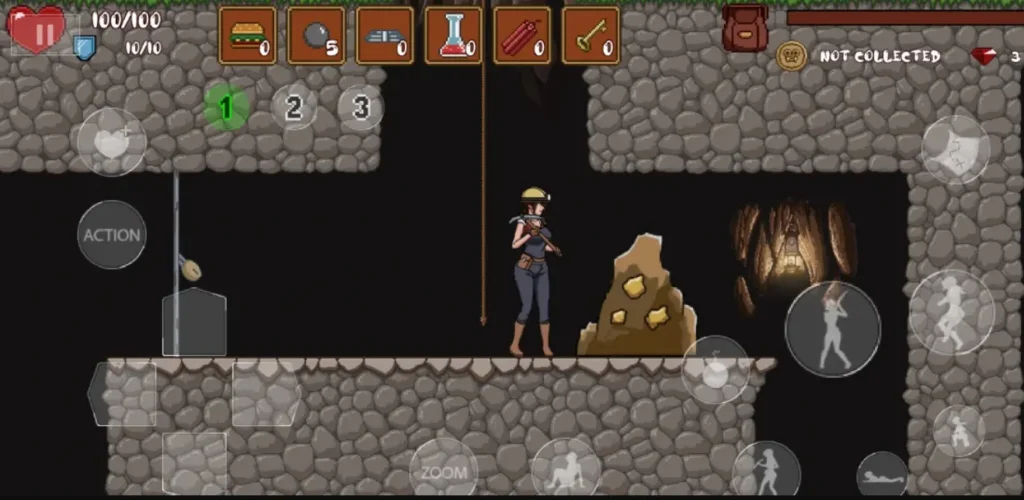This screenshot has width=1024, height=500.
Task: Select the burger food slot
Action: 247,36
